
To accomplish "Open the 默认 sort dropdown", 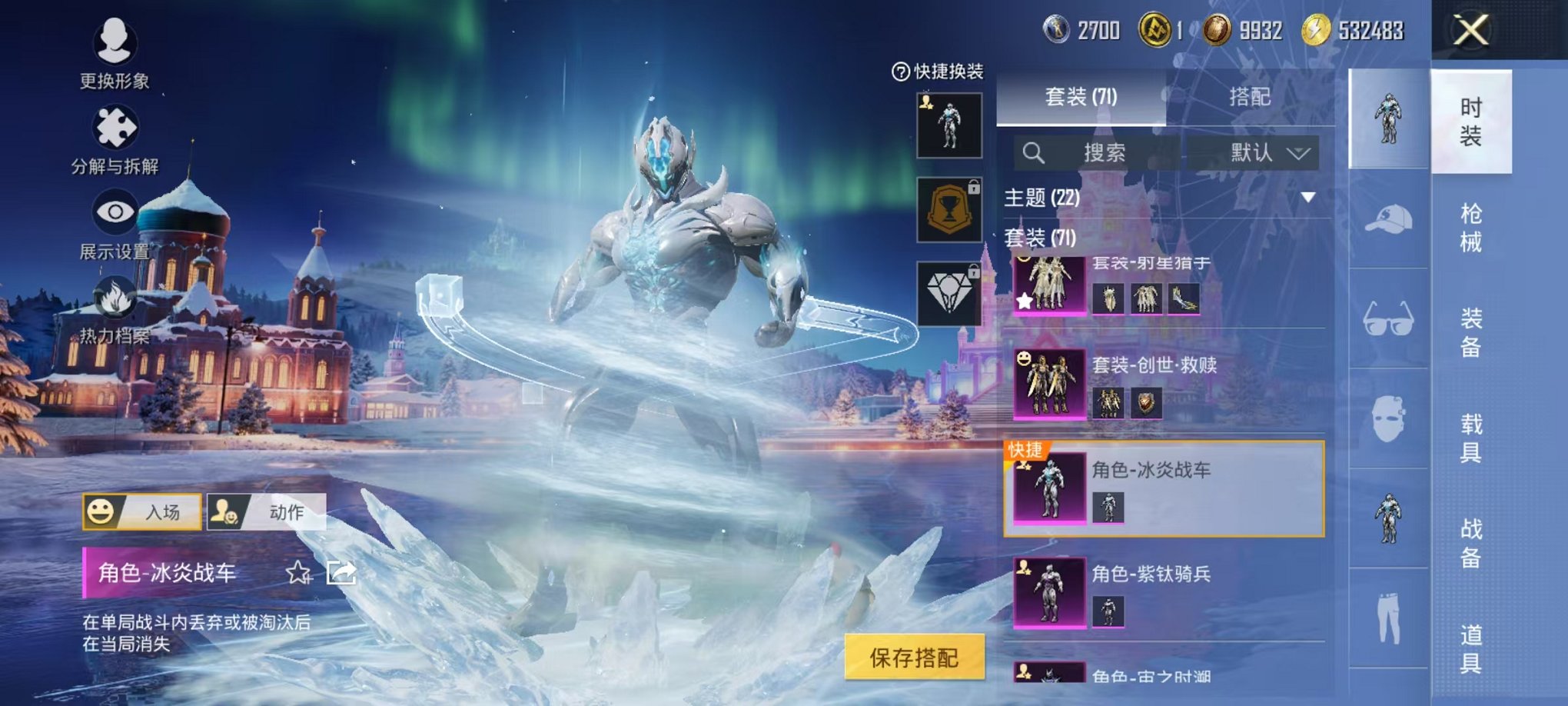I will pos(1267,152).
